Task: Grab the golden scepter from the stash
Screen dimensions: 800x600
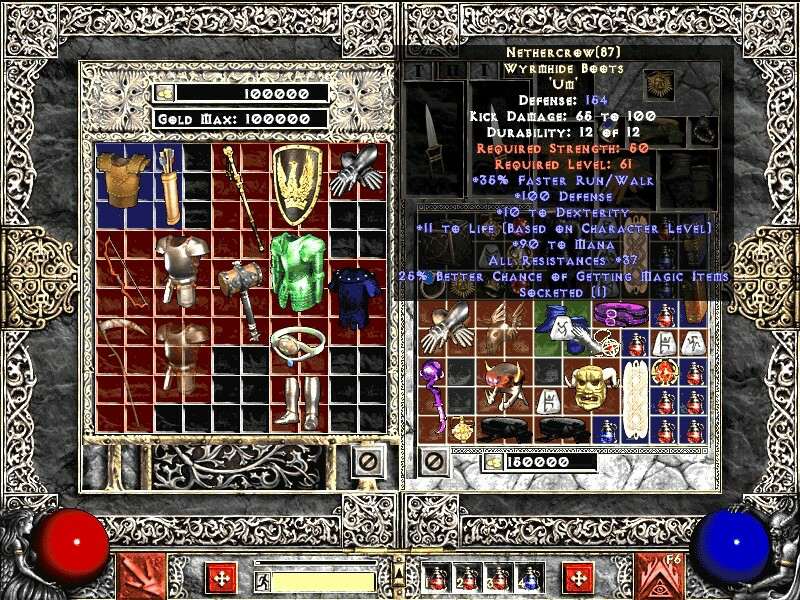Action: (x=241, y=198)
